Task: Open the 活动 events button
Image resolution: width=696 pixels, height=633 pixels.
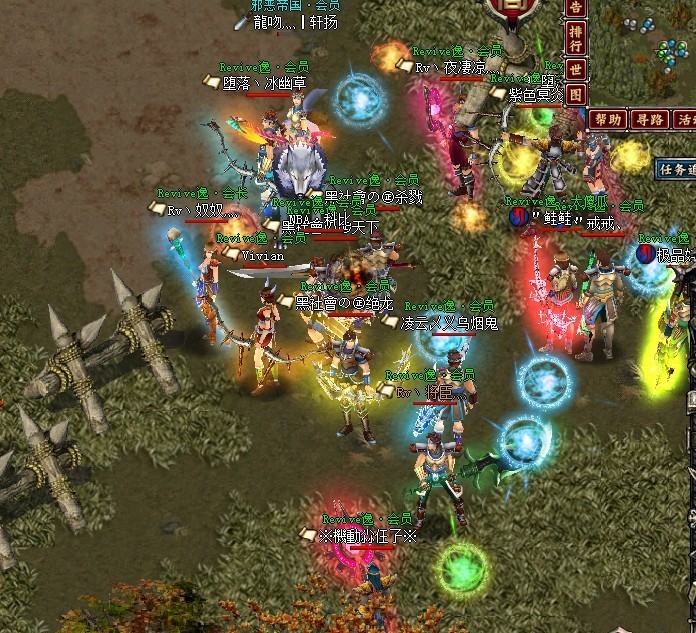Action: (688, 119)
